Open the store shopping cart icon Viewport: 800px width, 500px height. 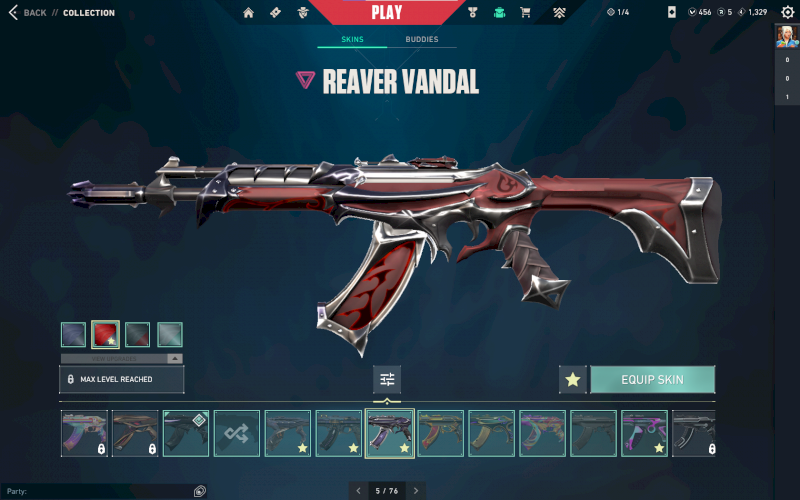tap(526, 13)
